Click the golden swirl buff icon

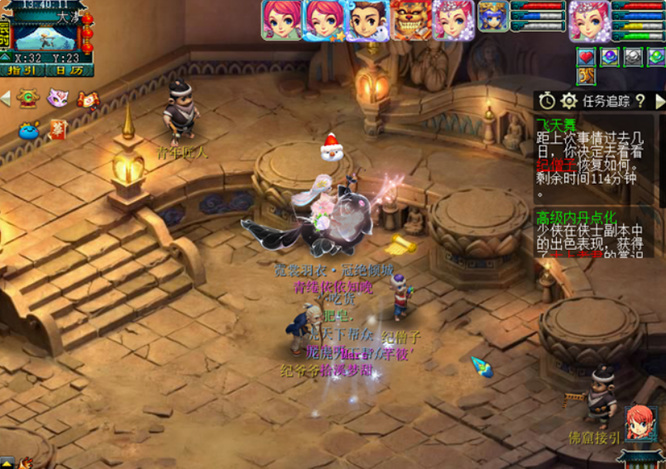pos(587,76)
